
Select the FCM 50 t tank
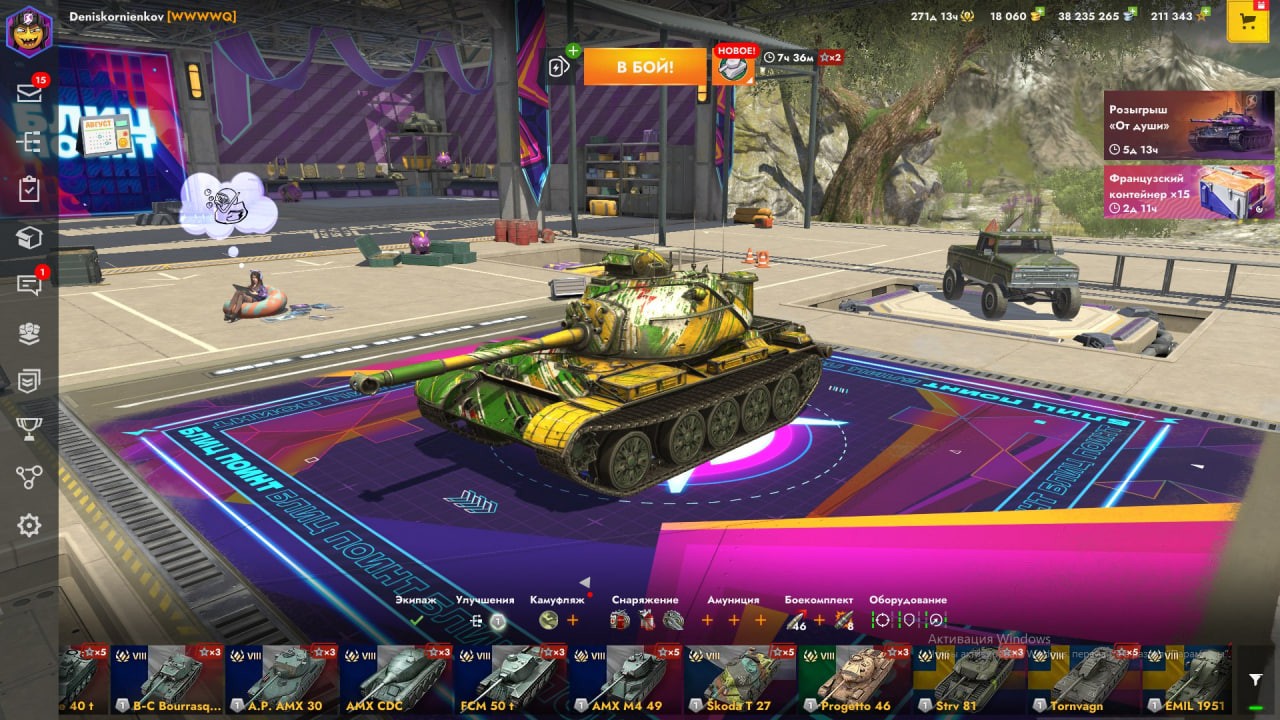click(x=510, y=680)
